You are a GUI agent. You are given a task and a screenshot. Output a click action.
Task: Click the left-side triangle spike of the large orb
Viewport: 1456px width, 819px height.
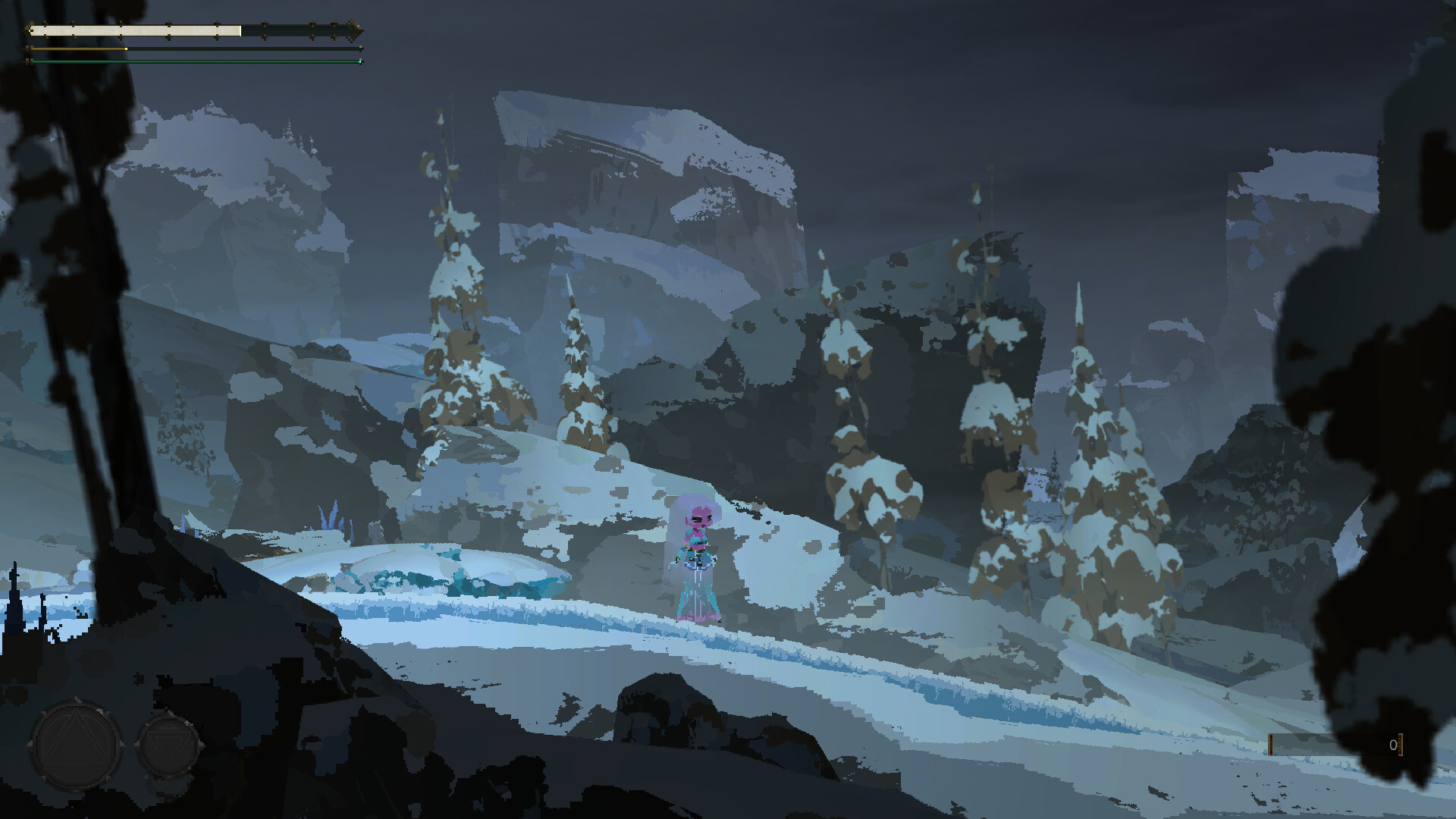tap(30, 743)
